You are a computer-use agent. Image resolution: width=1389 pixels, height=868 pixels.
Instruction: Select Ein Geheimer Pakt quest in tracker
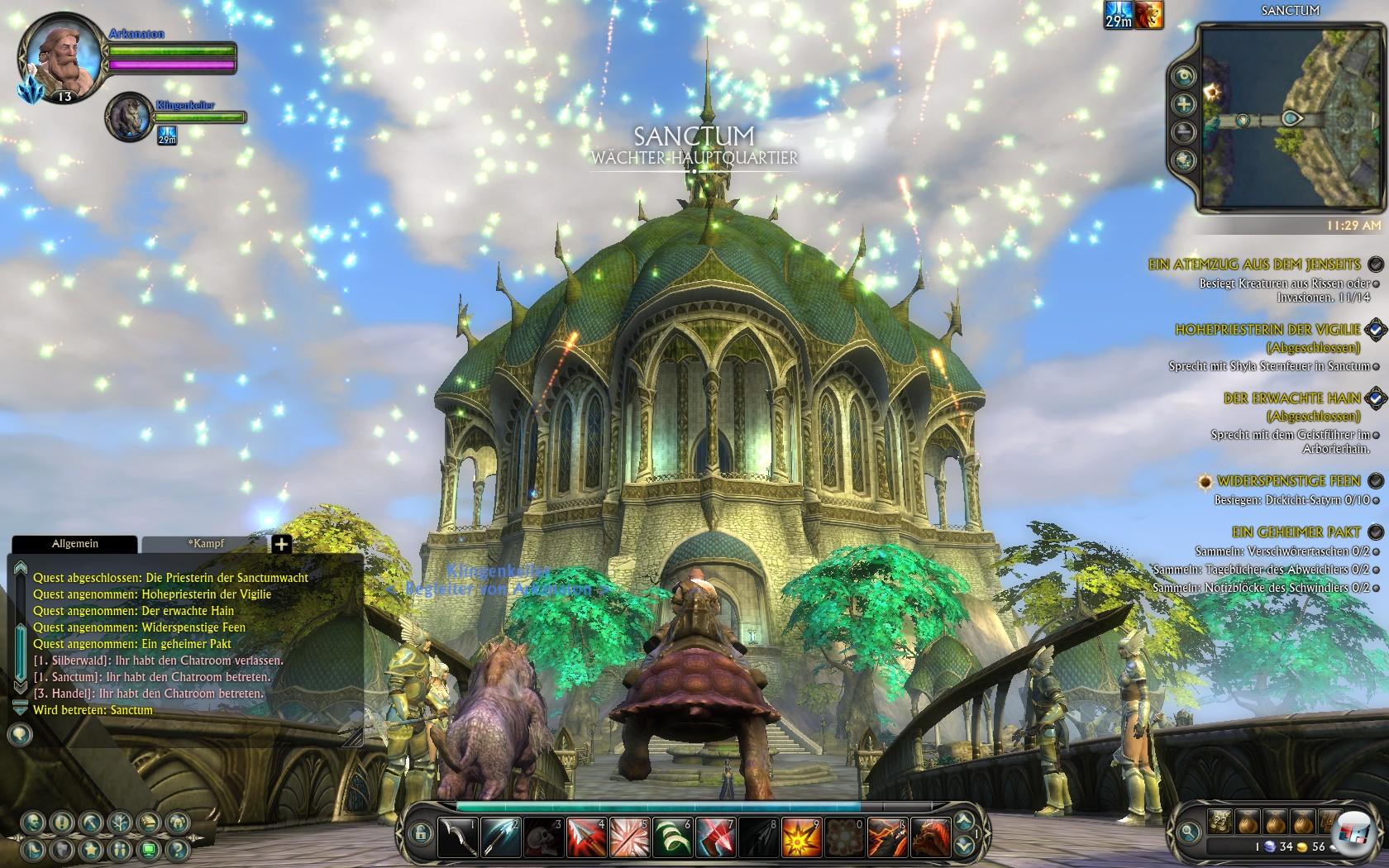pyautogui.click(x=1296, y=532)
